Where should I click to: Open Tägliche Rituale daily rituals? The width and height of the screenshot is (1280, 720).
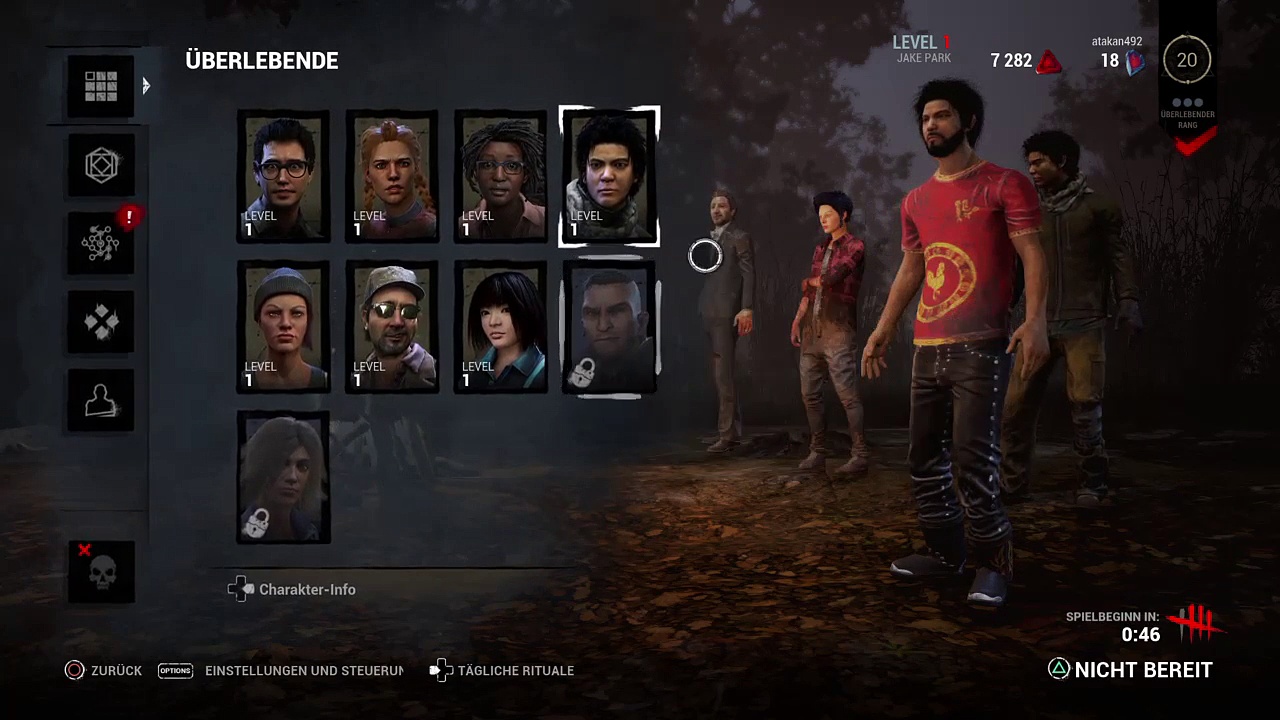click(x=503, y=671)
